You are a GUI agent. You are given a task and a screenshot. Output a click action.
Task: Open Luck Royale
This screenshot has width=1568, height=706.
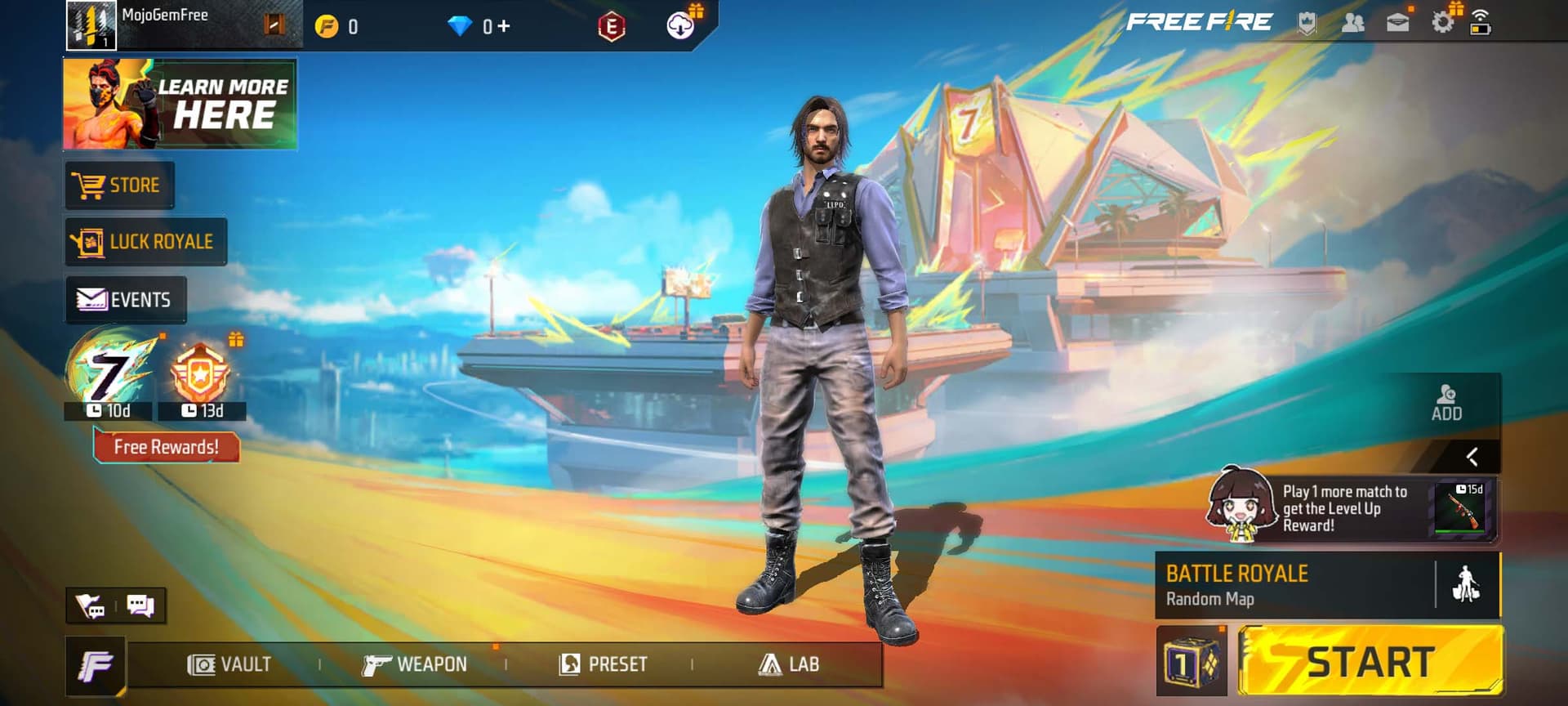click(x=145, y=242)
